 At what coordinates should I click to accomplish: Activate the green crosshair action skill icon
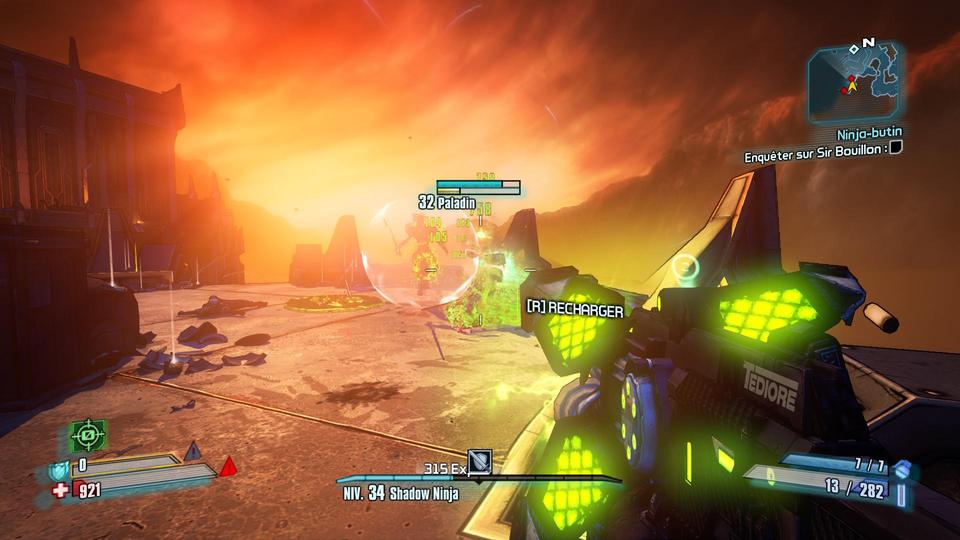click(x=87, y=436)
